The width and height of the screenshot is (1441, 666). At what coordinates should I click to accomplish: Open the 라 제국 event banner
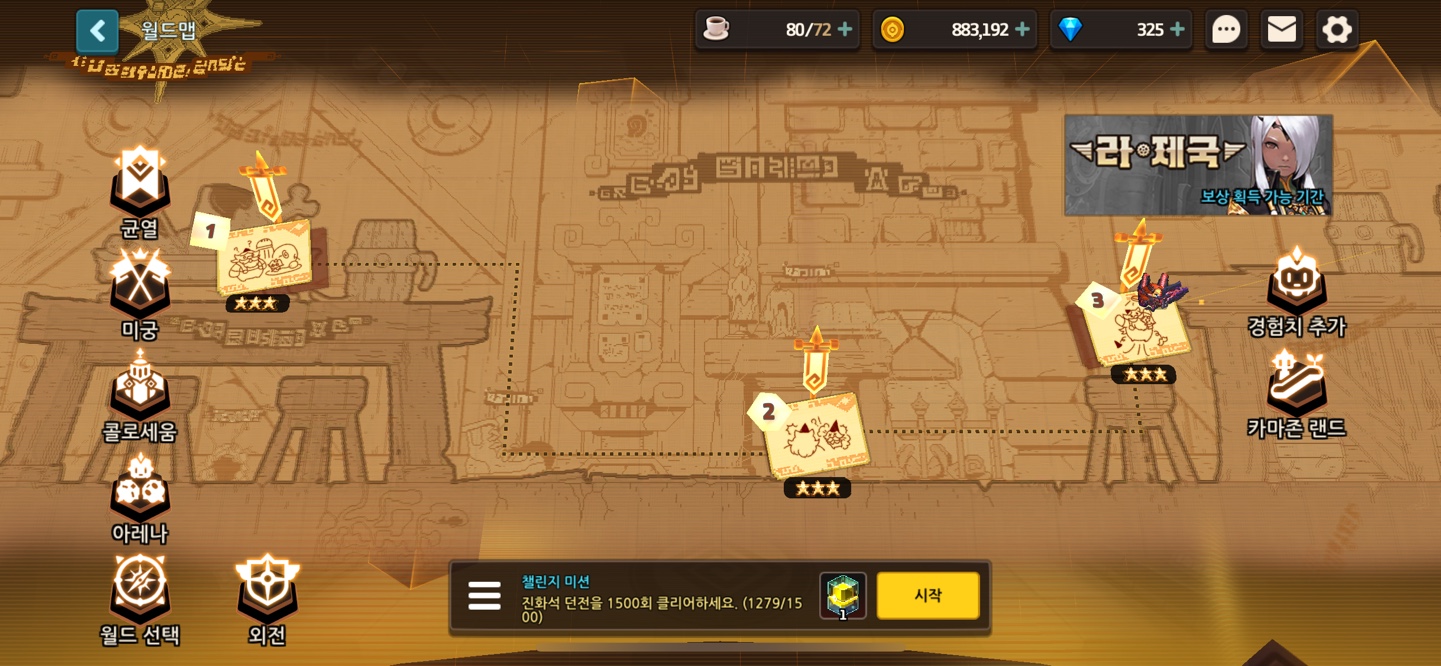coord(1198,164)
